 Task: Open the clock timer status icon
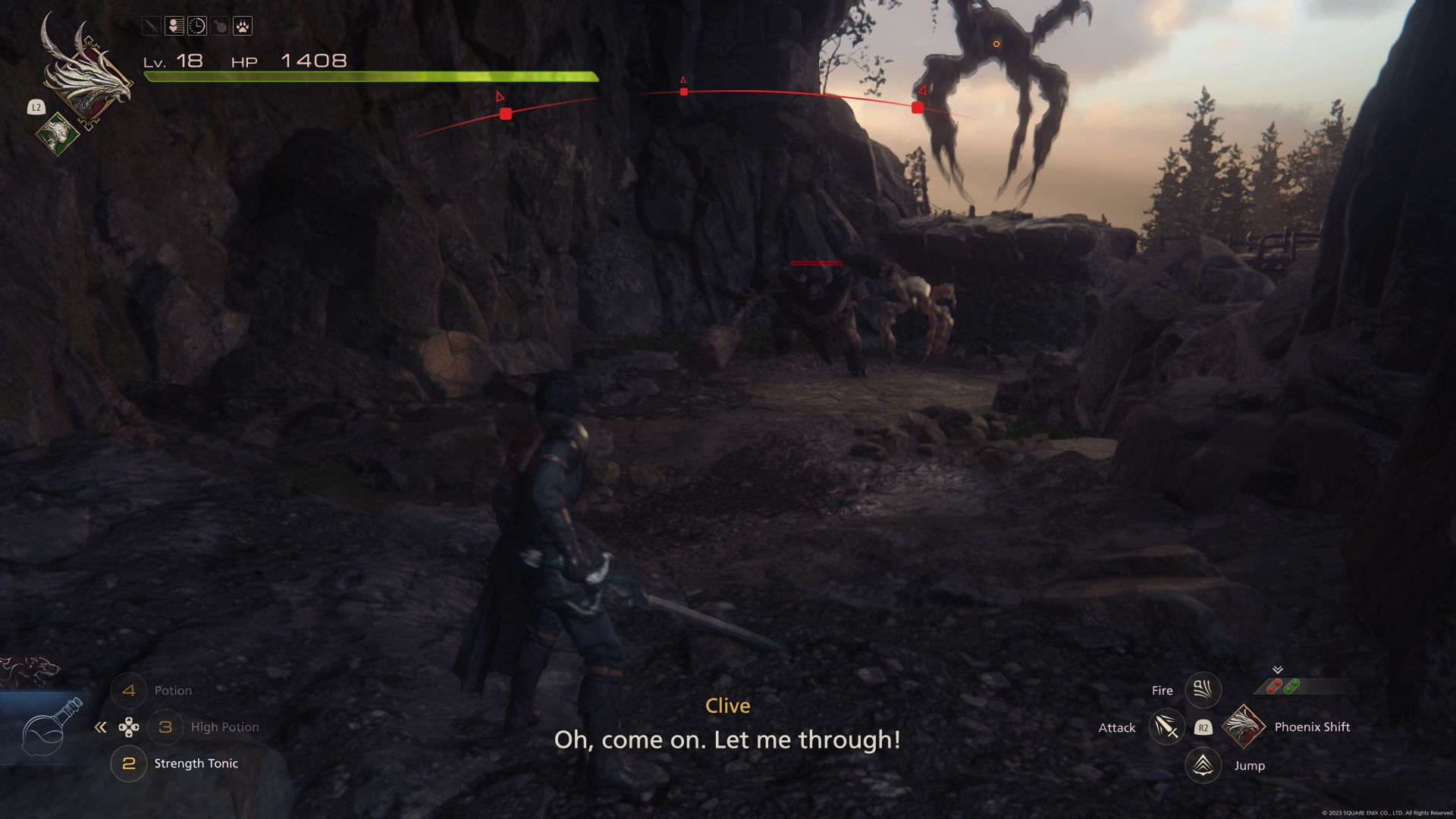click(x=196, y=26)
